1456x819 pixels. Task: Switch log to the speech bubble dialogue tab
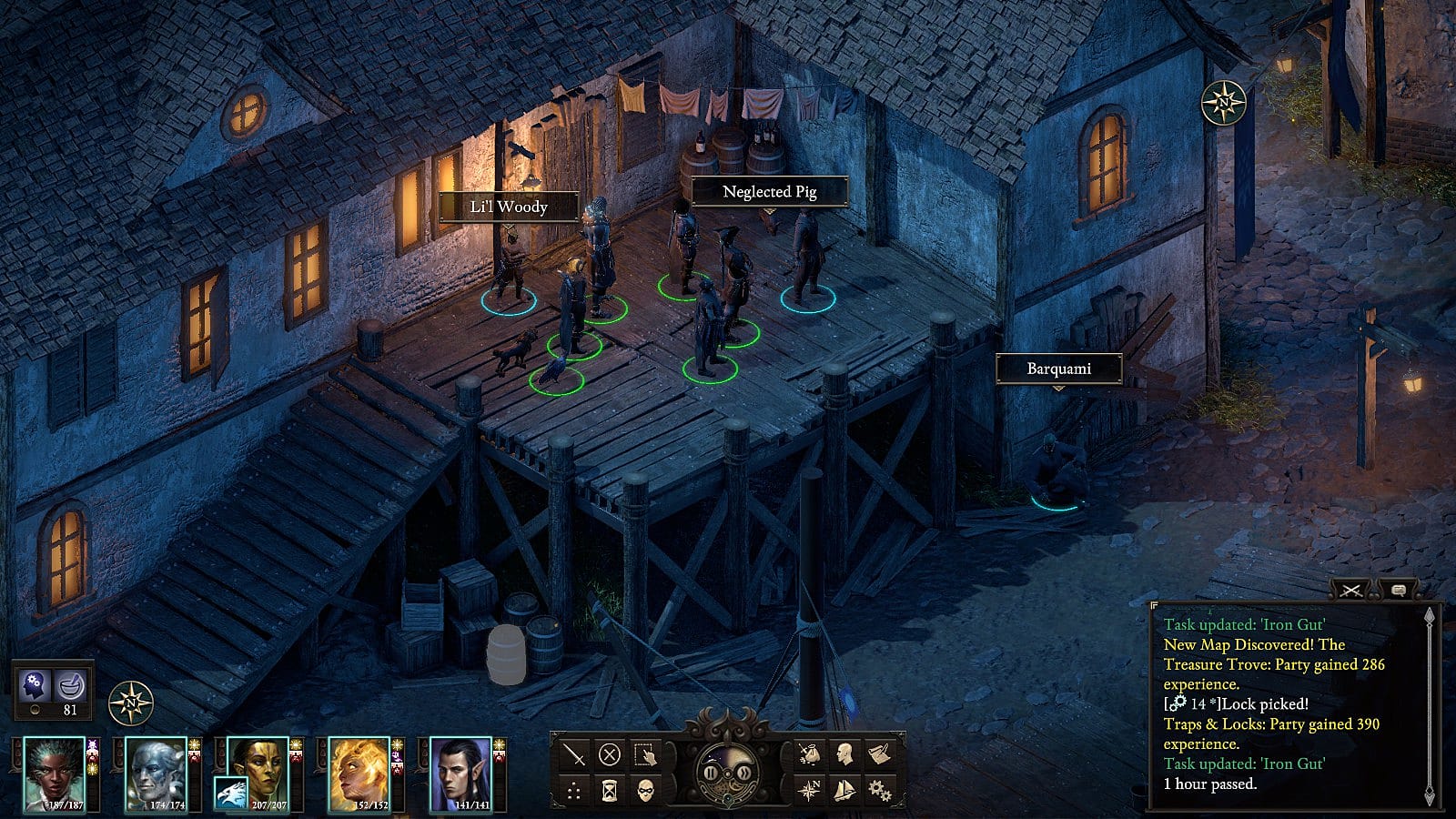click(1399, 591)
